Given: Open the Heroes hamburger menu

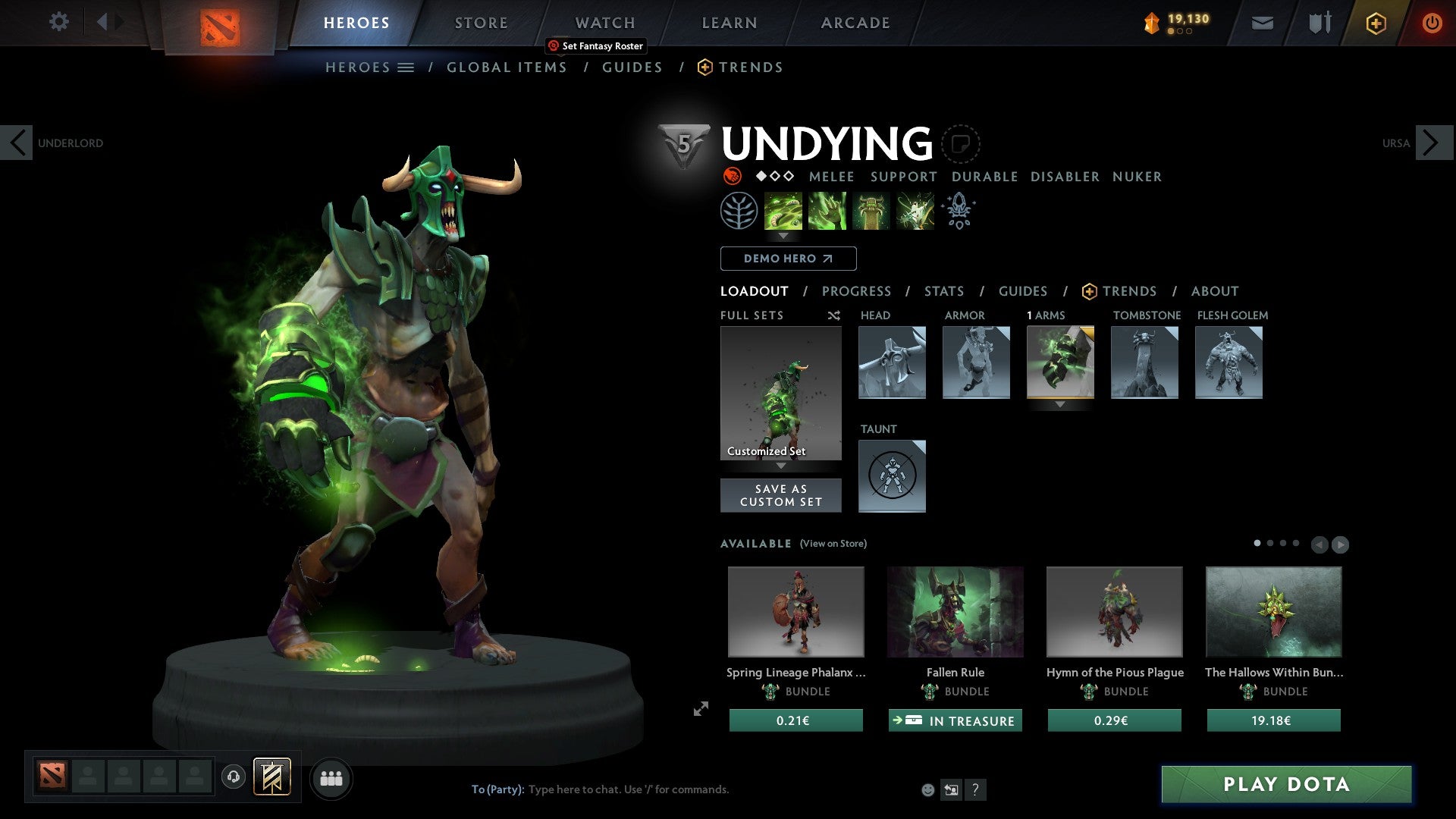Looking at the screenshot, I should tap(406, 67).
